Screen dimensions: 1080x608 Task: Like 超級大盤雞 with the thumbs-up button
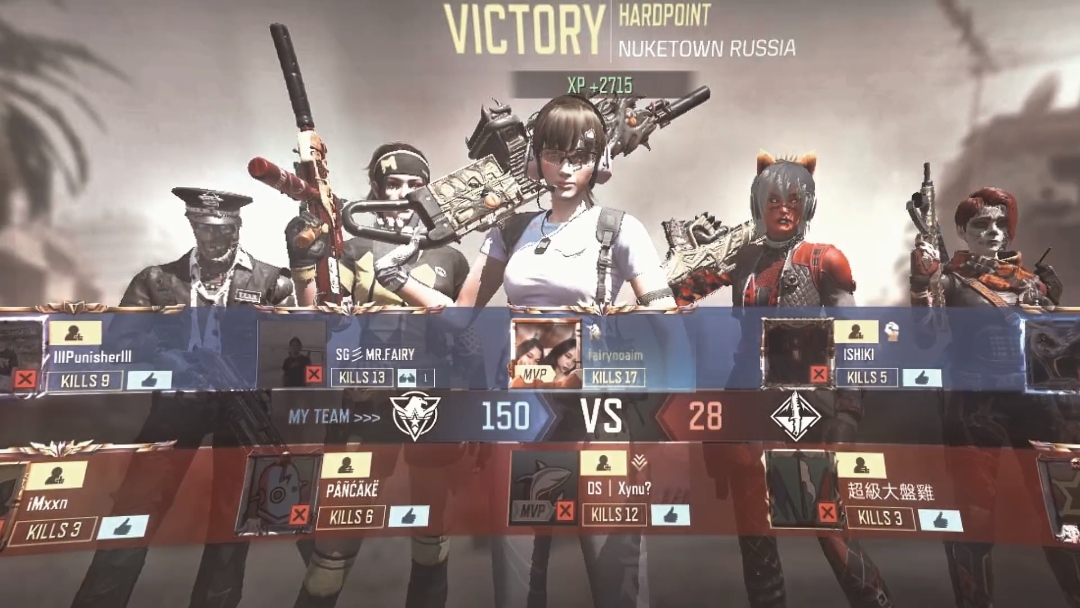pyautogui.click(x=940, y=519)
